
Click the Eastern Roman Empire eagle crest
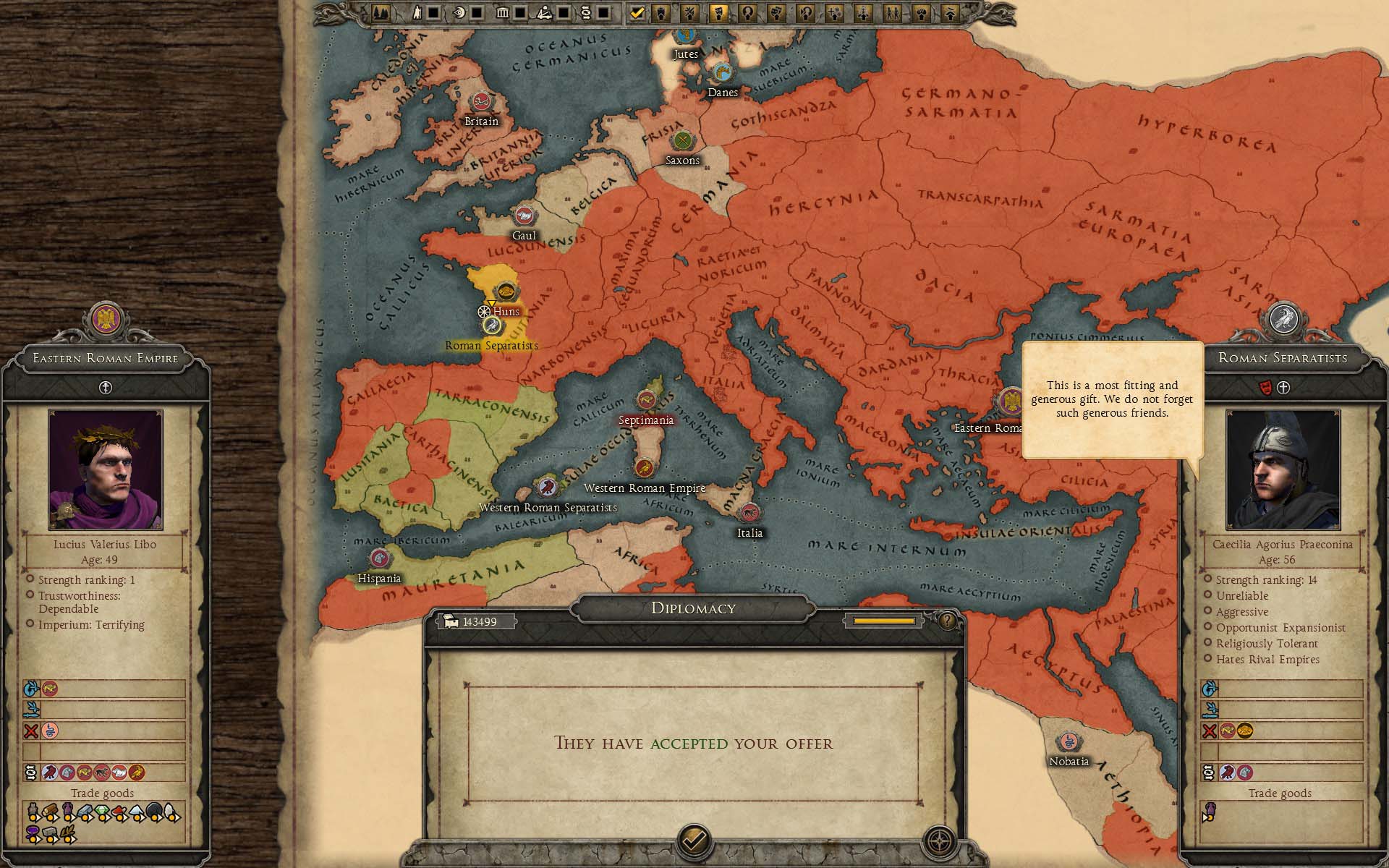106,319
